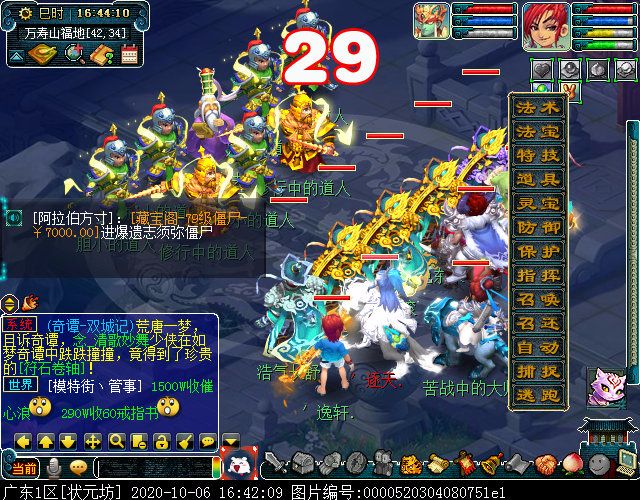Viewport: 640px width, 500px height.
Task: Click the red-haired player character portrait
Action: tap(546, 27)
